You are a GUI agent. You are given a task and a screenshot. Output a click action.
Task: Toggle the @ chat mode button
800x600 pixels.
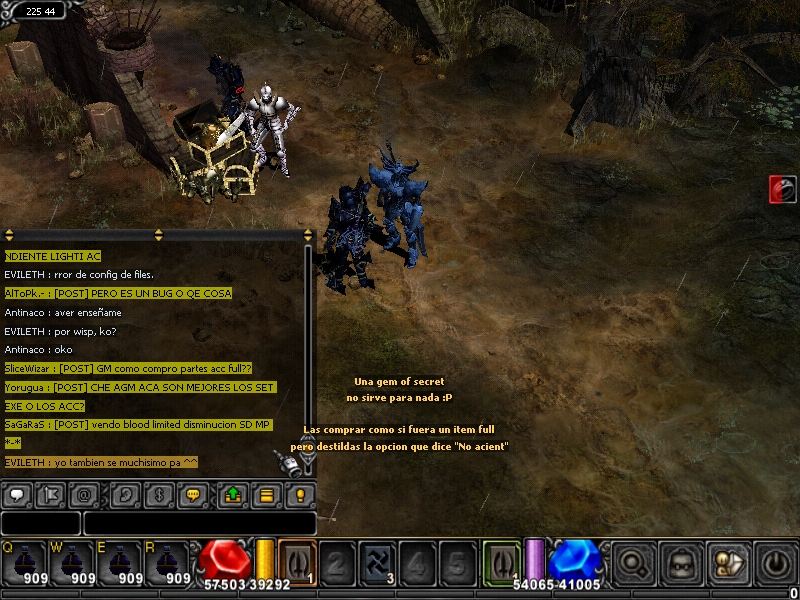(x=85, y=494)
